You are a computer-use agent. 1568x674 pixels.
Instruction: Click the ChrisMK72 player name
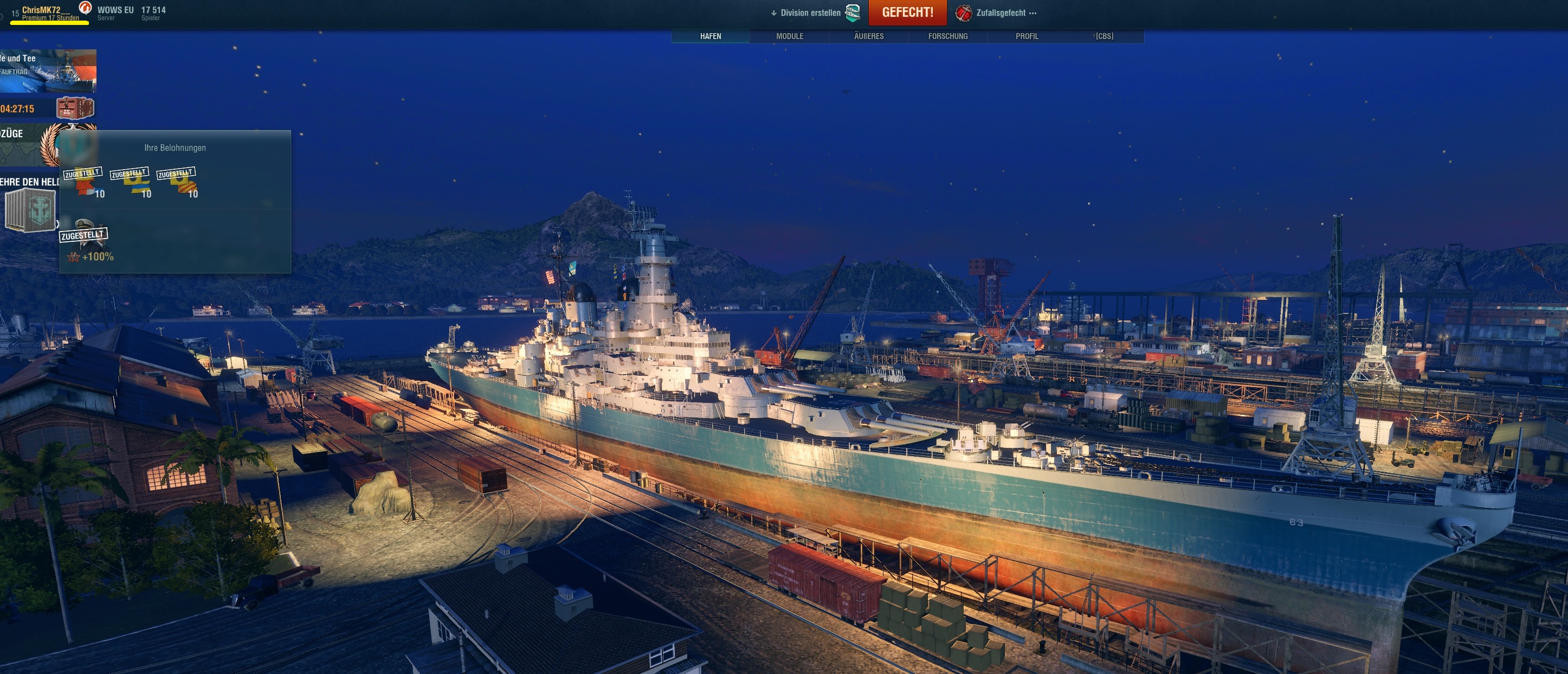coord(41,10)
